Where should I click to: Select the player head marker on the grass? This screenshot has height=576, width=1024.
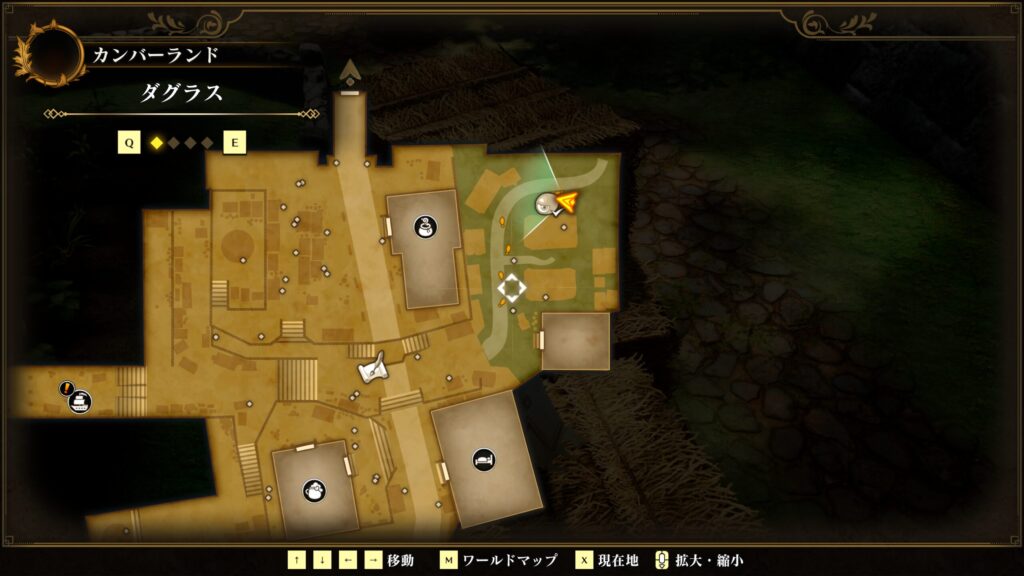click(546, 204)
